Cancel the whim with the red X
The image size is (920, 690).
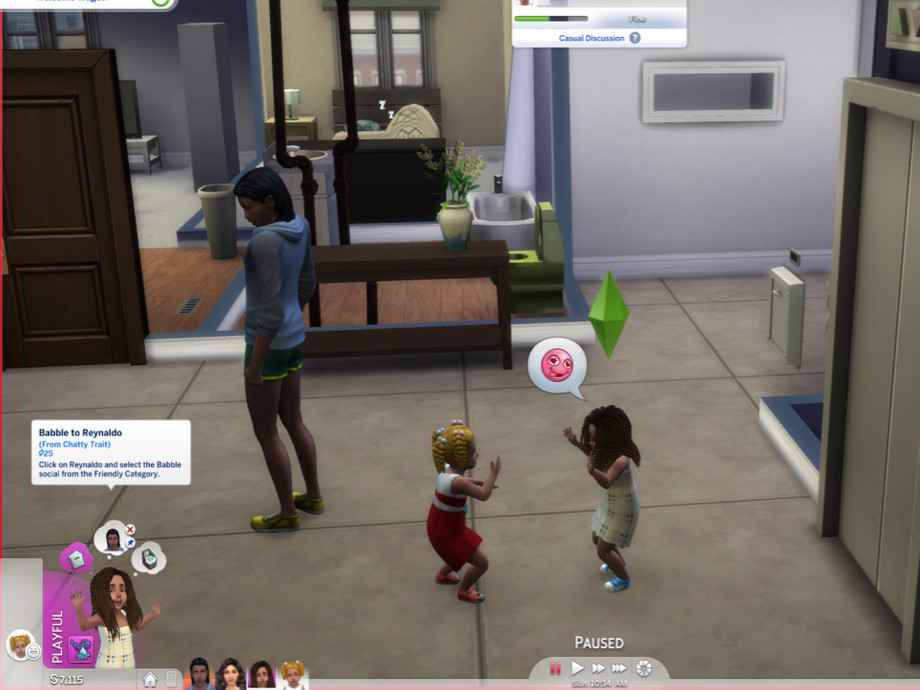click(x=130, y=529)
